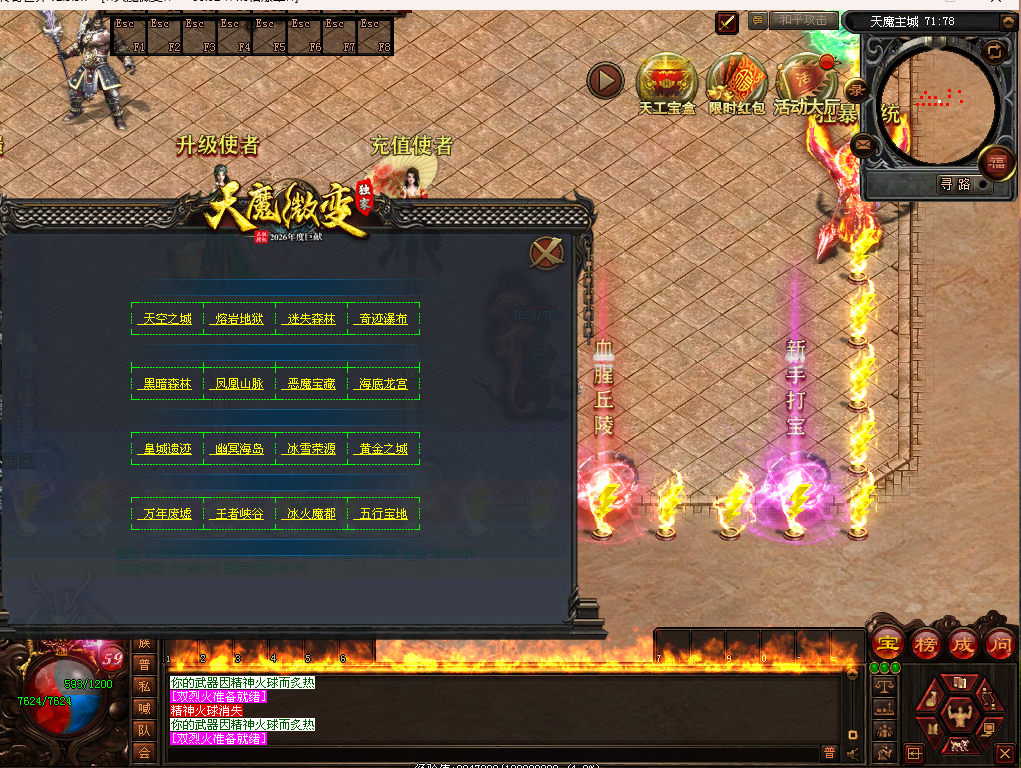Select the 海底龙宫 destination

pos(383,383)
